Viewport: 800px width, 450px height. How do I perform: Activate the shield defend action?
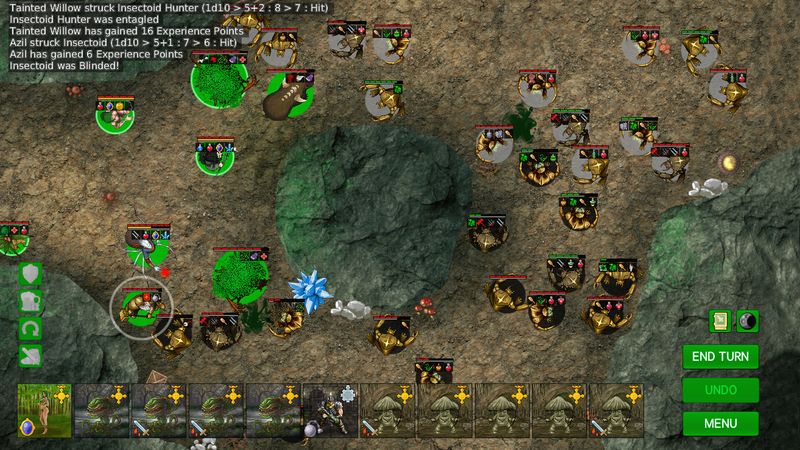(30, 274)
